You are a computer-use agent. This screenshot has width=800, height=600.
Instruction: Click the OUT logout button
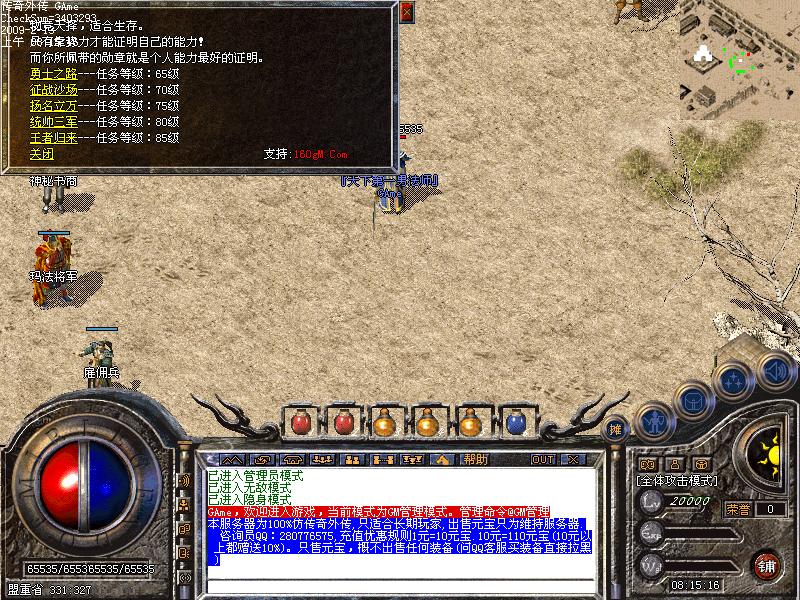tap(543, 459)
